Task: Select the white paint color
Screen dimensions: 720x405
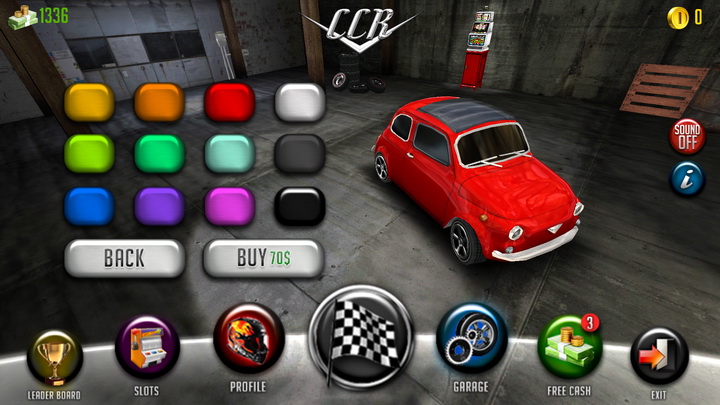Action: 300,102
